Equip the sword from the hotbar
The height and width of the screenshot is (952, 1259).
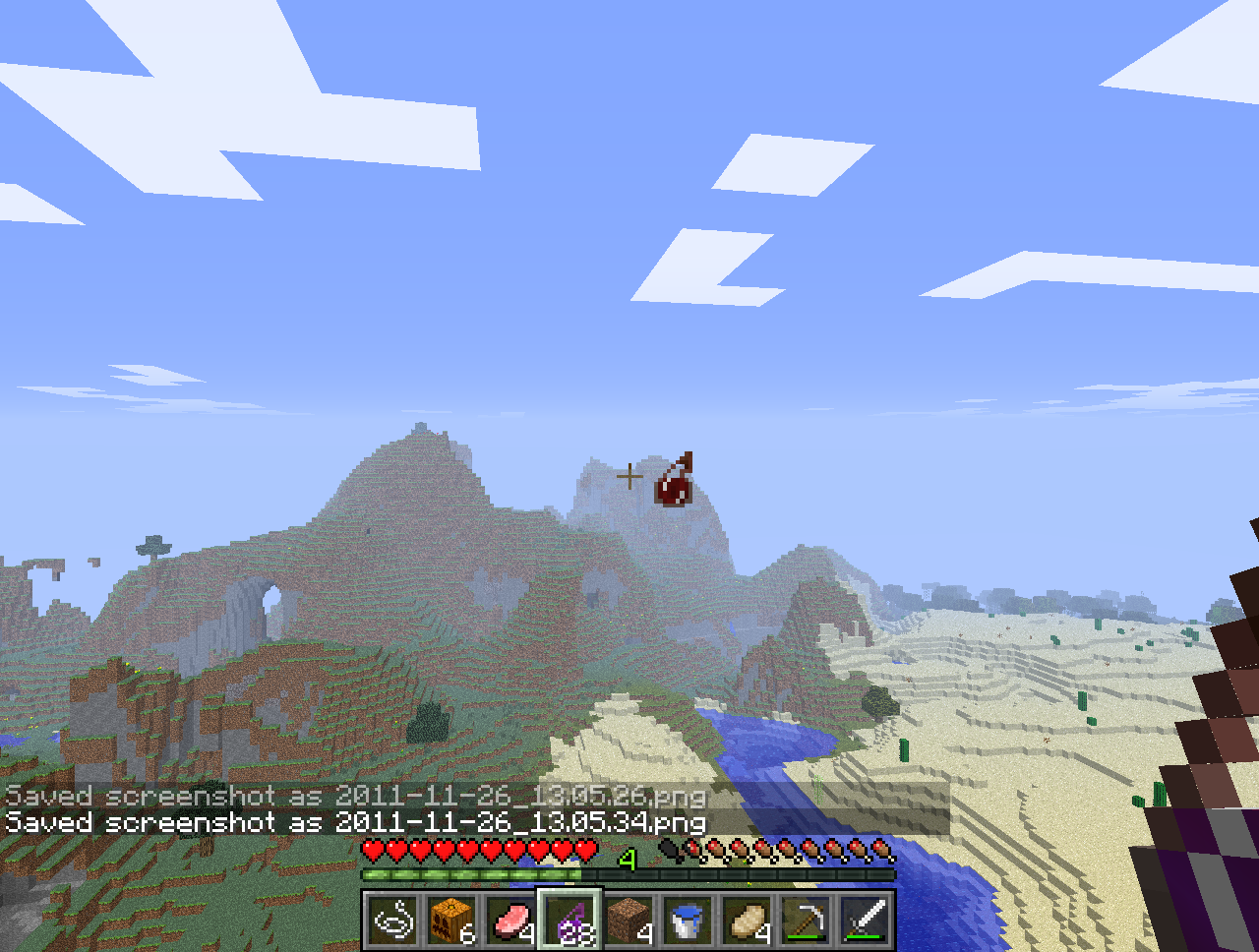[x=865, y=922]
